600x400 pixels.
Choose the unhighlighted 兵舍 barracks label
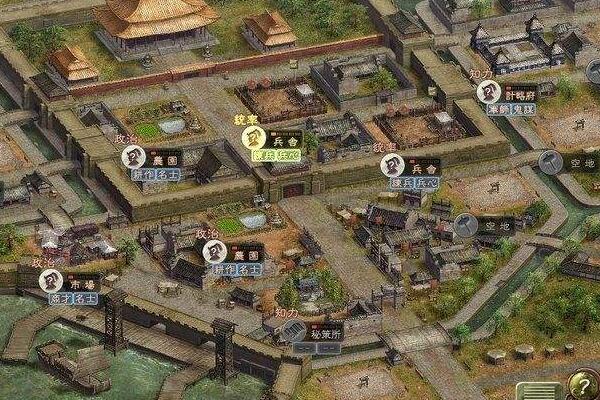click(424, 167)
